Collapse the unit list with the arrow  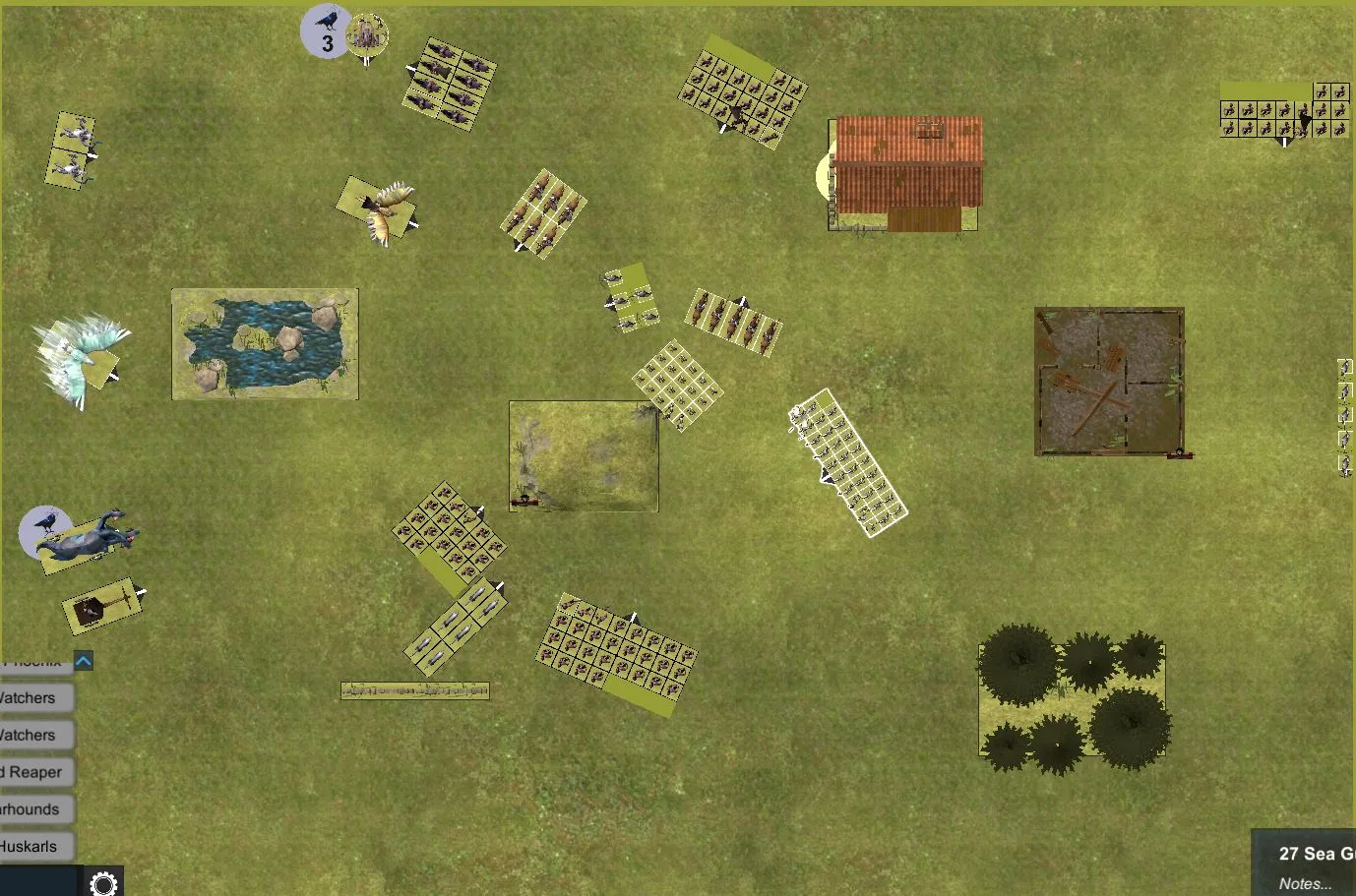tap(84, 661)
